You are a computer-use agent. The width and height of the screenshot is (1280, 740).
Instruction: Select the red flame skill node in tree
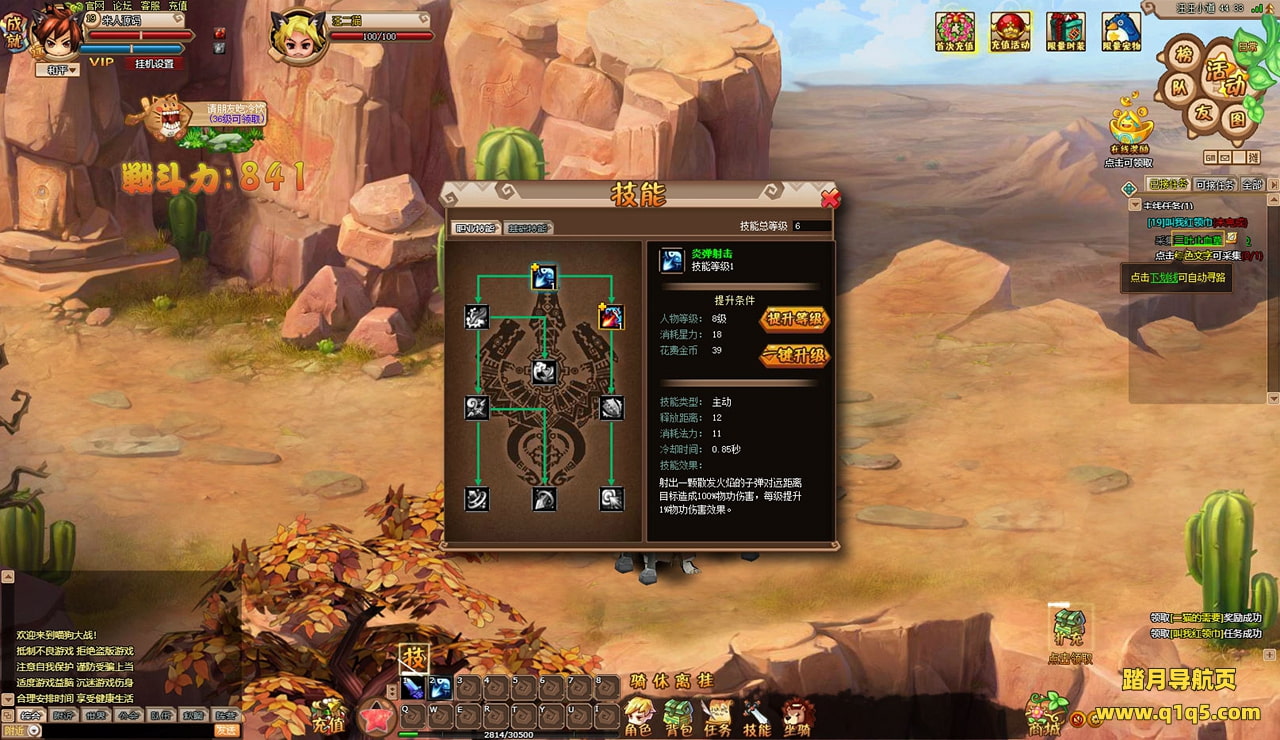[x=610, y=317]
